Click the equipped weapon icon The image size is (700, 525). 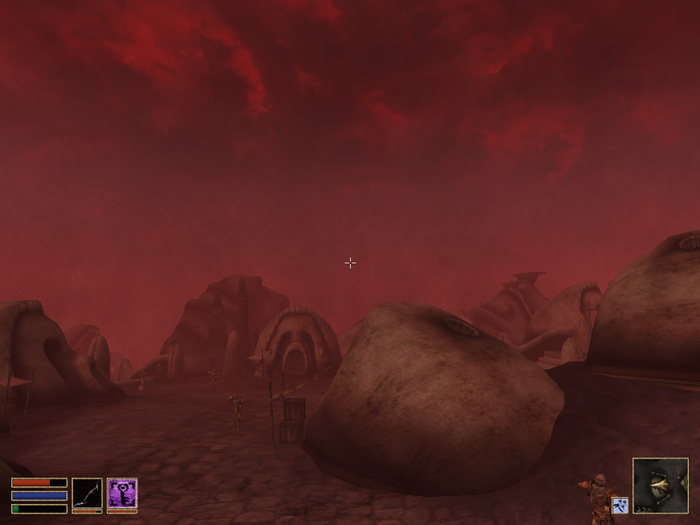click(87, 494)
